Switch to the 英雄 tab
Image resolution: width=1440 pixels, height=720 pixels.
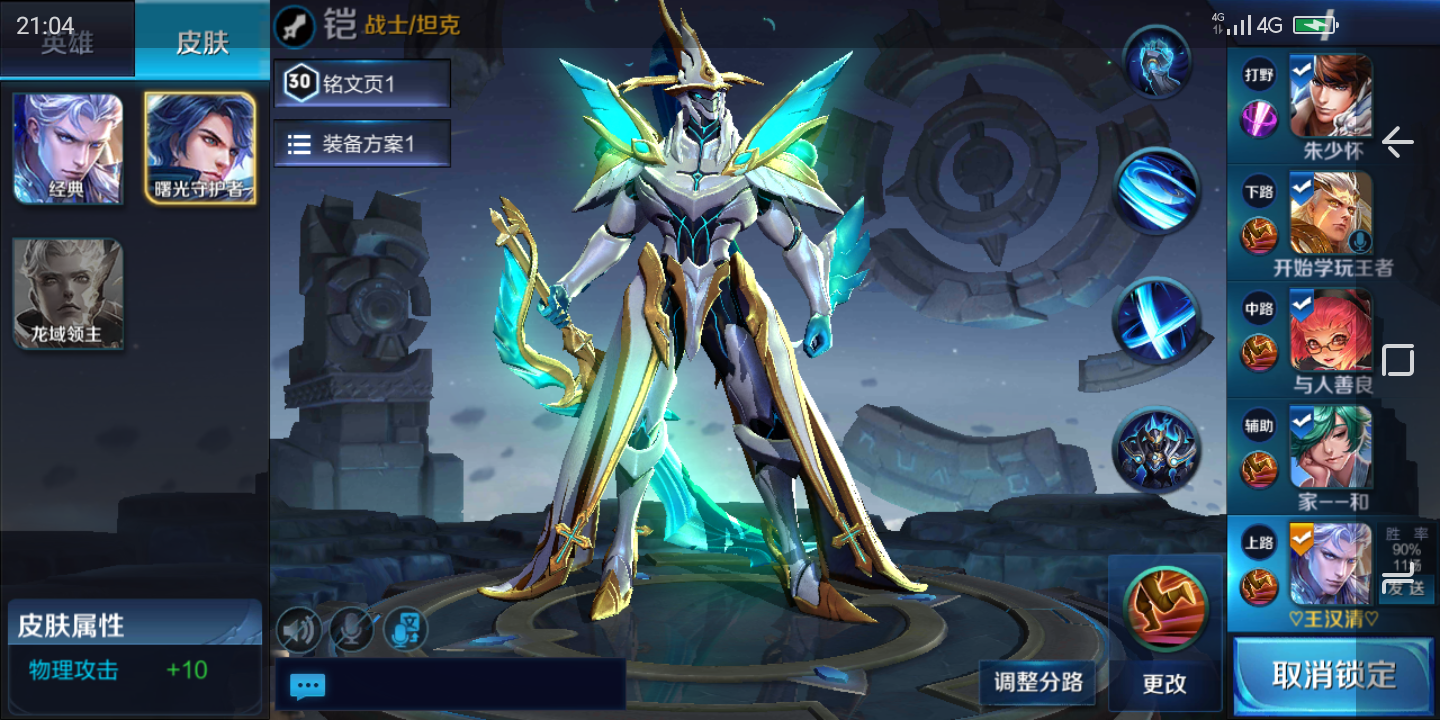click(x=67, y=43)
